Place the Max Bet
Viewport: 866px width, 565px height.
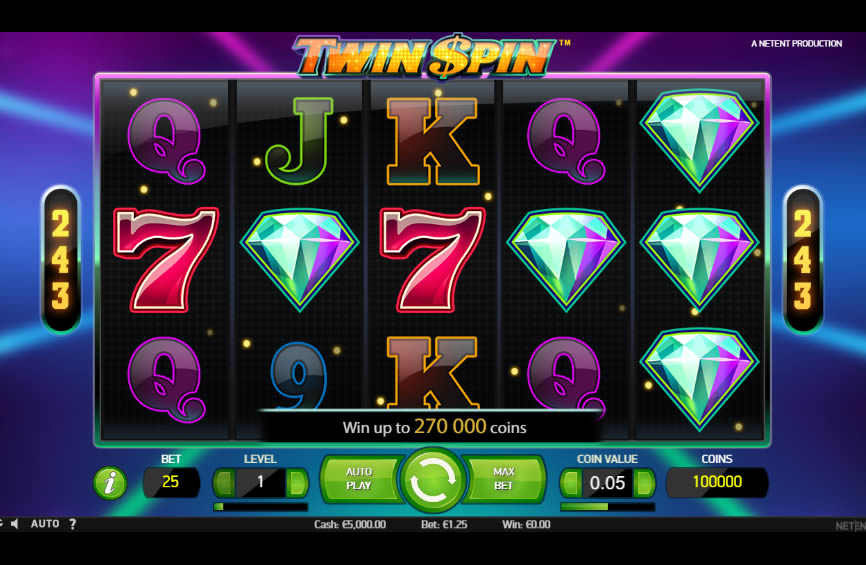[x=504, y=479]
